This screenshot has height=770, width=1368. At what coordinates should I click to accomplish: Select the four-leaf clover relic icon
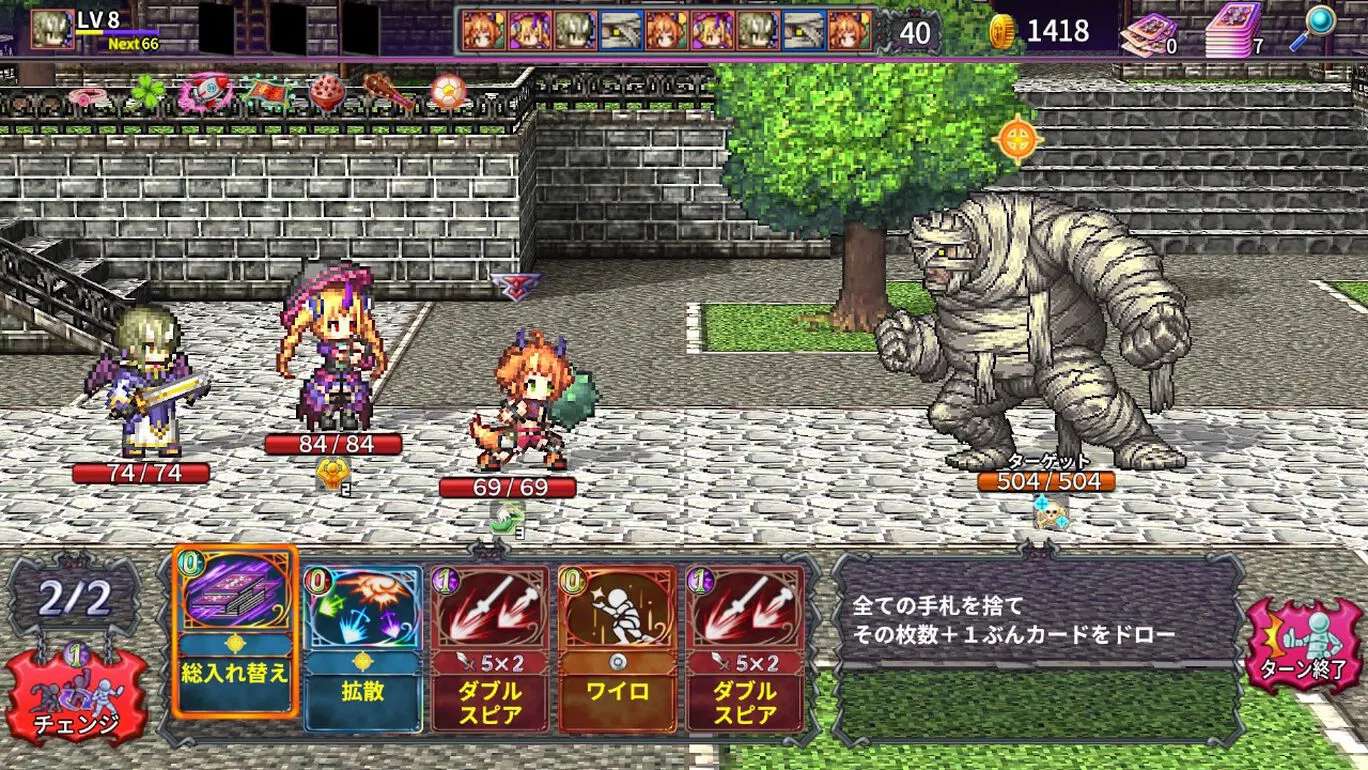[147, 92]
